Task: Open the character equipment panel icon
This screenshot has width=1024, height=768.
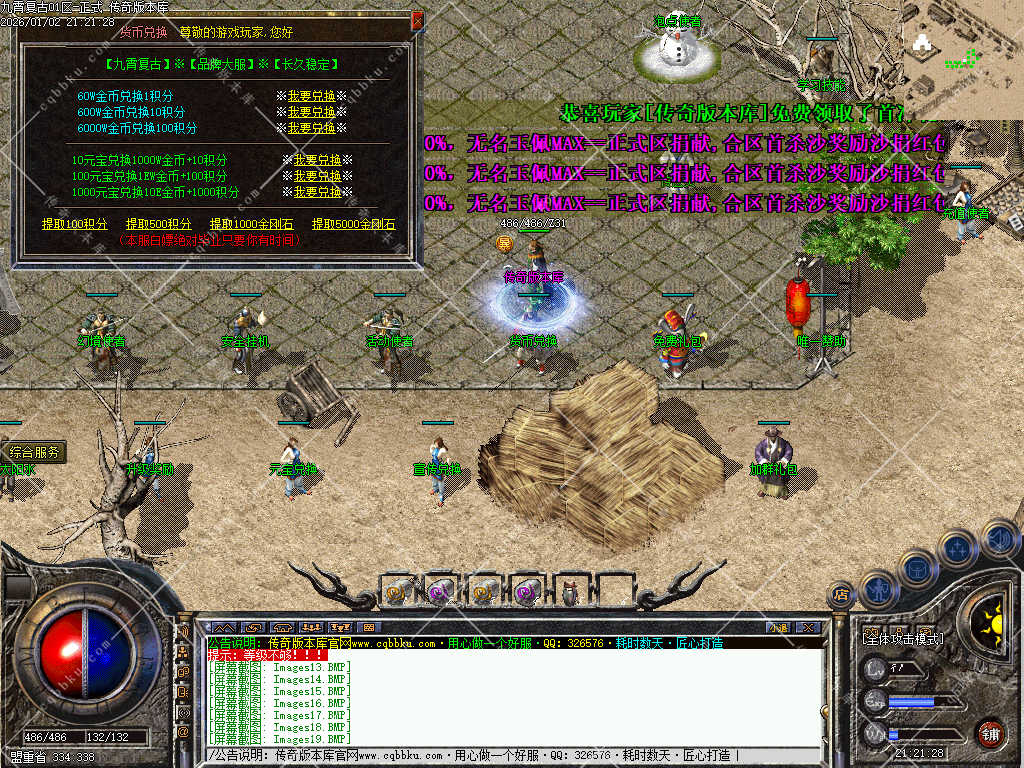Action: click(877, 590)
